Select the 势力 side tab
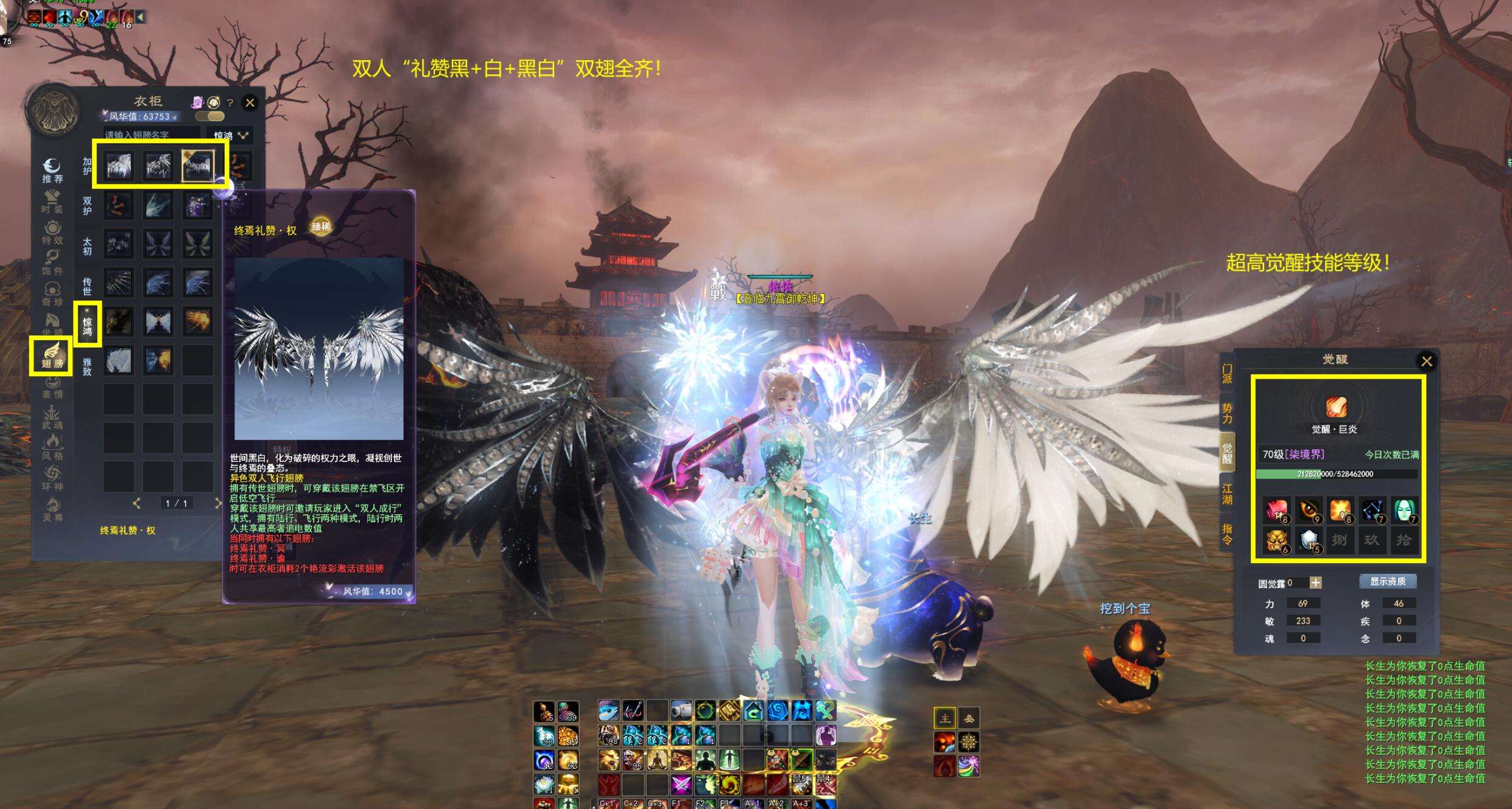 click(x=1227, y=414)
